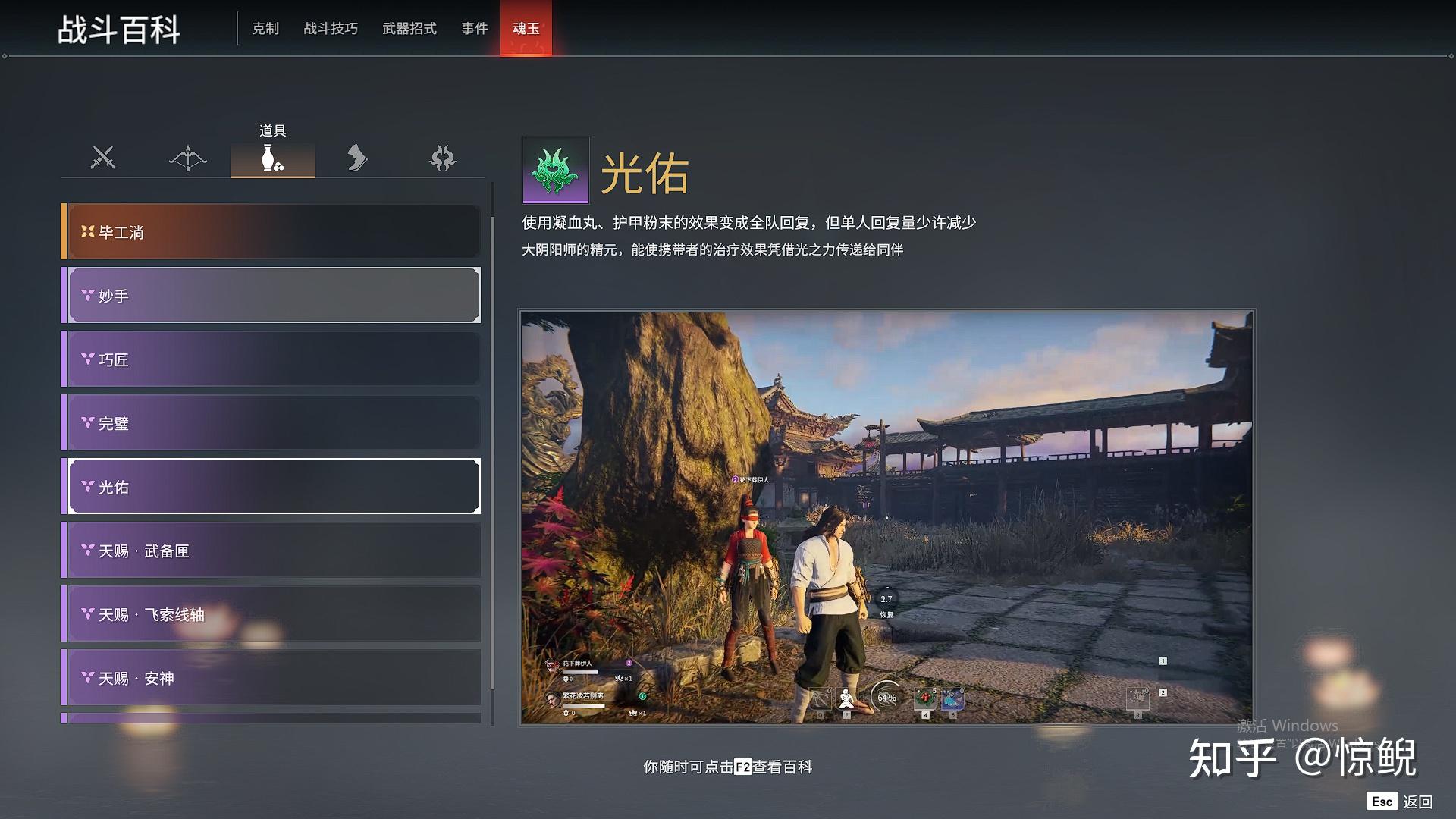1456x819 pixels.
Task: Choose the crossed swords category icon
Action: 103,158
